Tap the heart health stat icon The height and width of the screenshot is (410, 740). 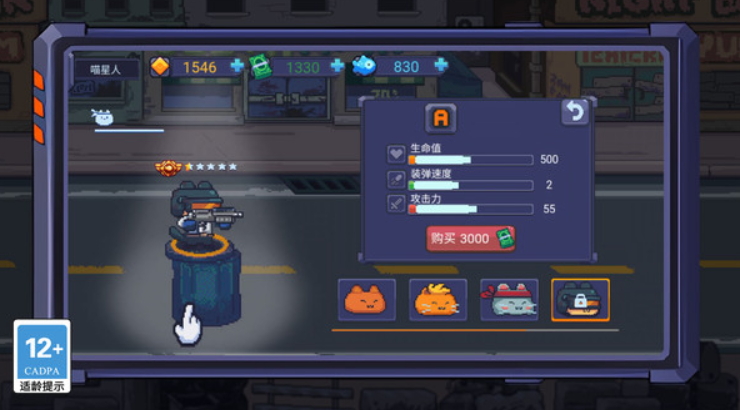click(x=396, y=155)
